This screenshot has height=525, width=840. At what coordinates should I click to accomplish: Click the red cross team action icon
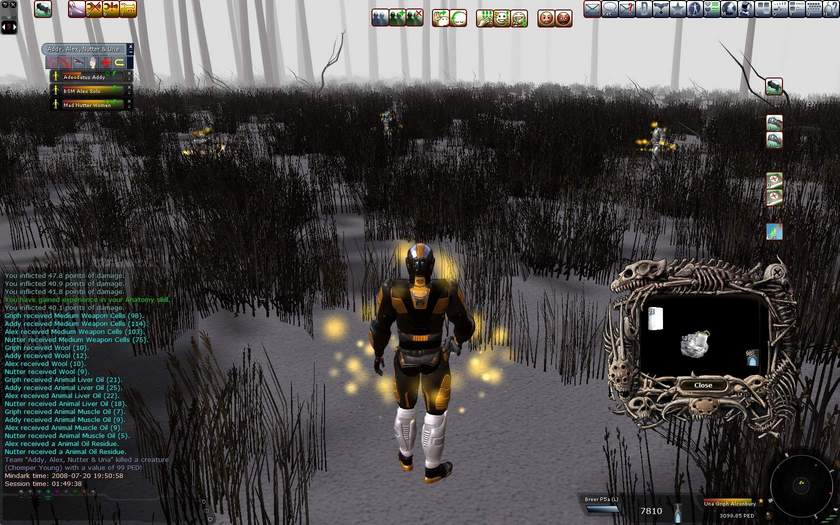[105, 62]
